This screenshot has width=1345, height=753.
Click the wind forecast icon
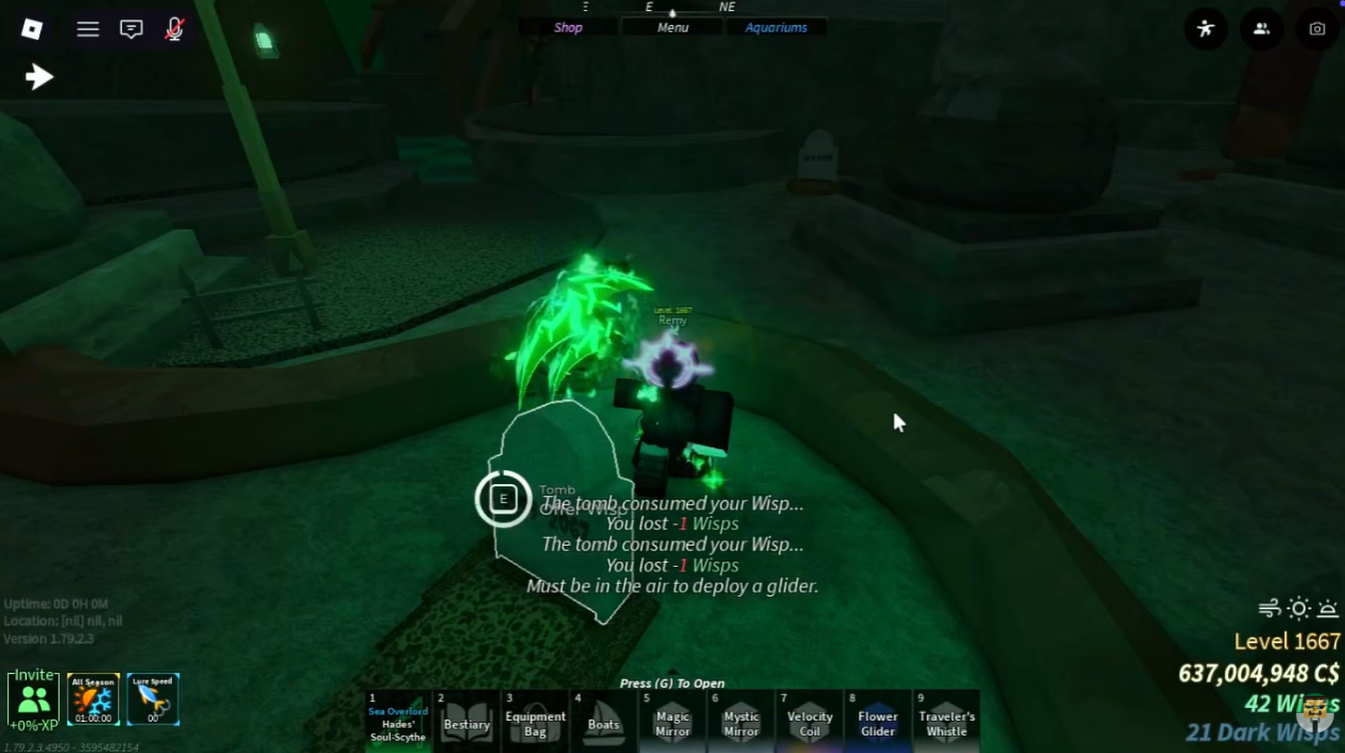click(1268, 608)
